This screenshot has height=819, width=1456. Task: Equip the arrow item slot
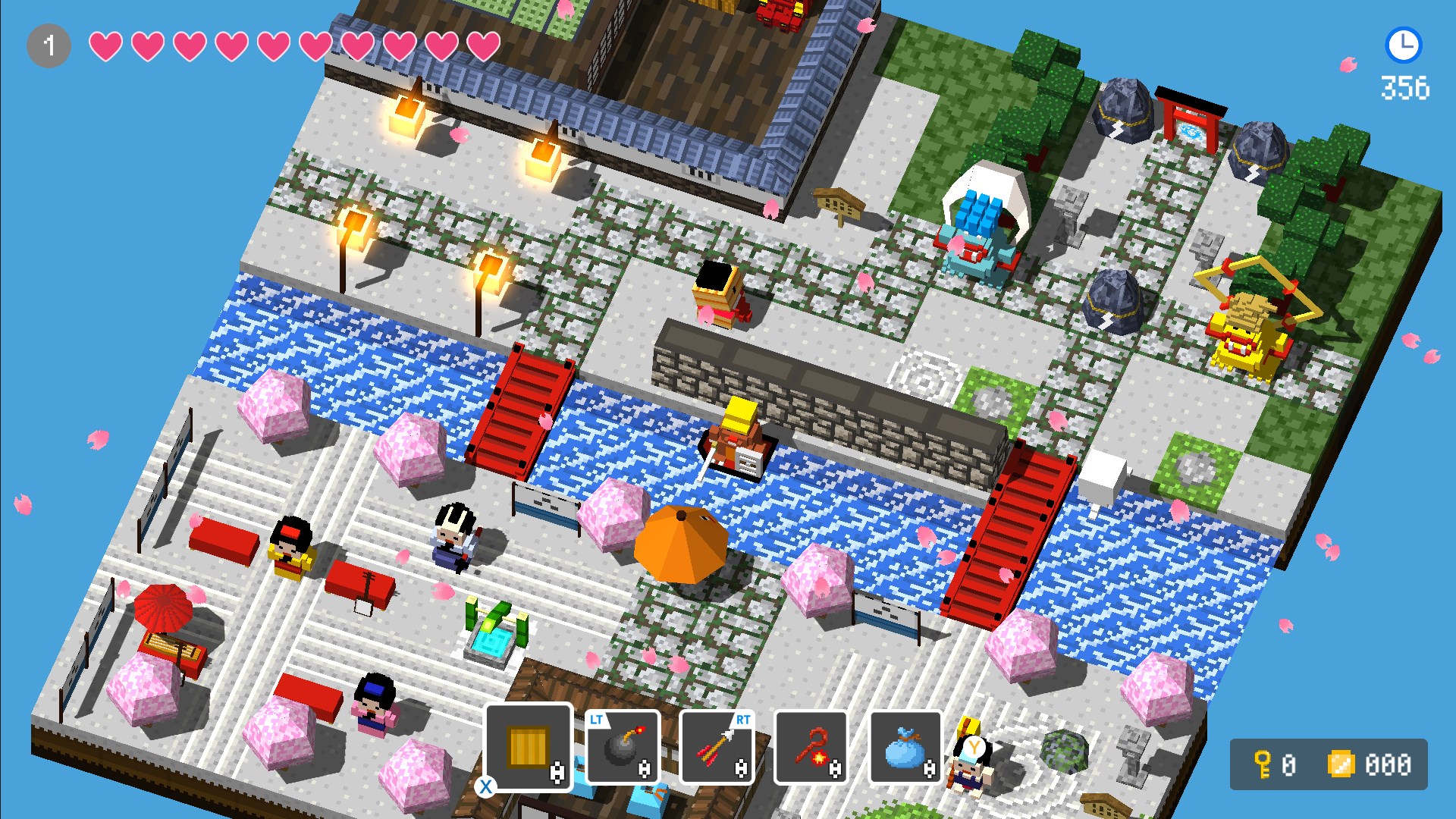coord(717,747)
